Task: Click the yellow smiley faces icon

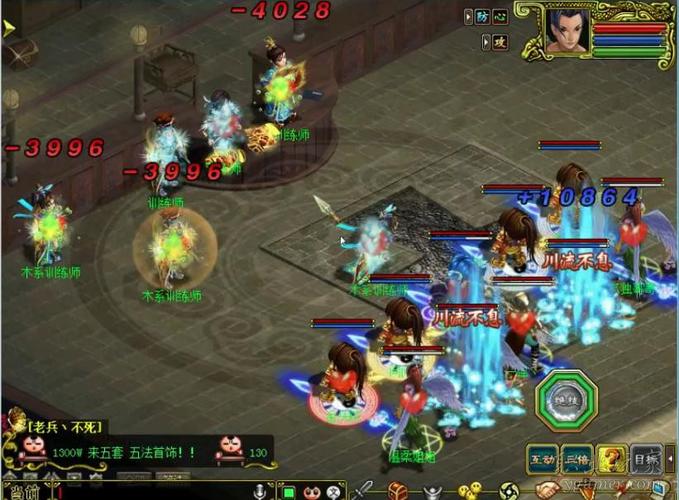Action: coord(467,492)
